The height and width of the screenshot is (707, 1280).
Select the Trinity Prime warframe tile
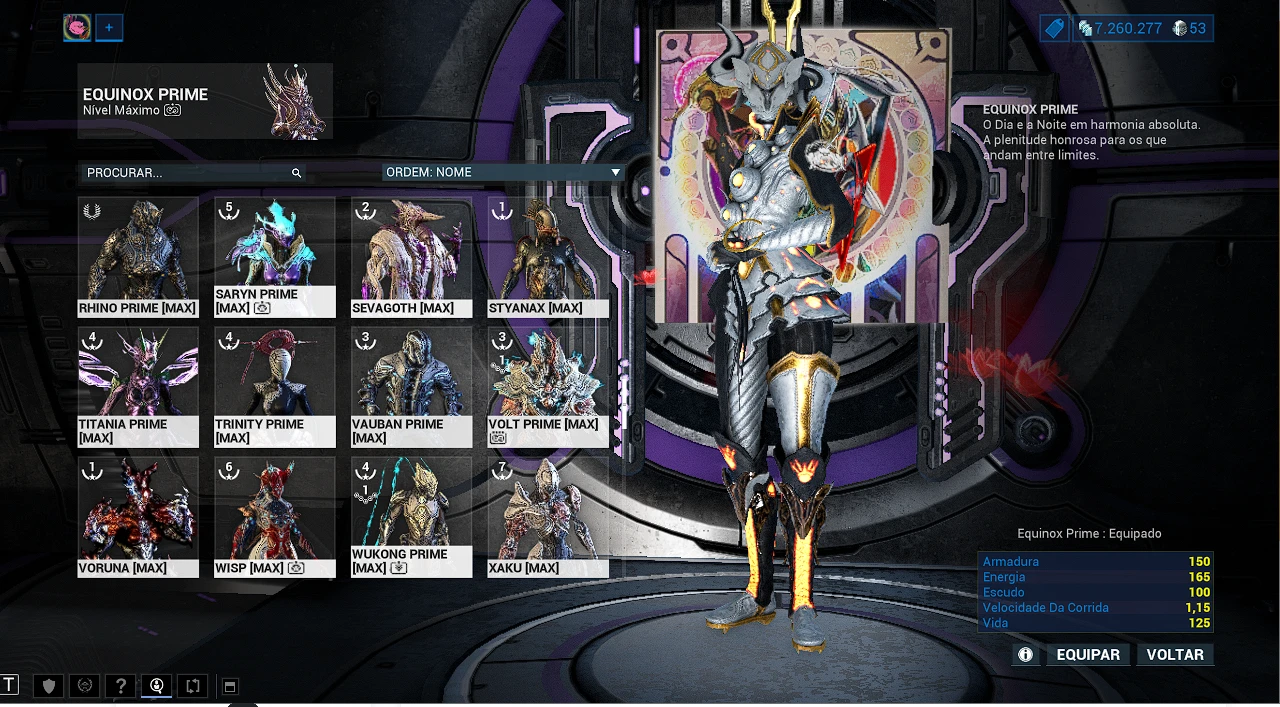pyautogui.click(x=274, y=386)
